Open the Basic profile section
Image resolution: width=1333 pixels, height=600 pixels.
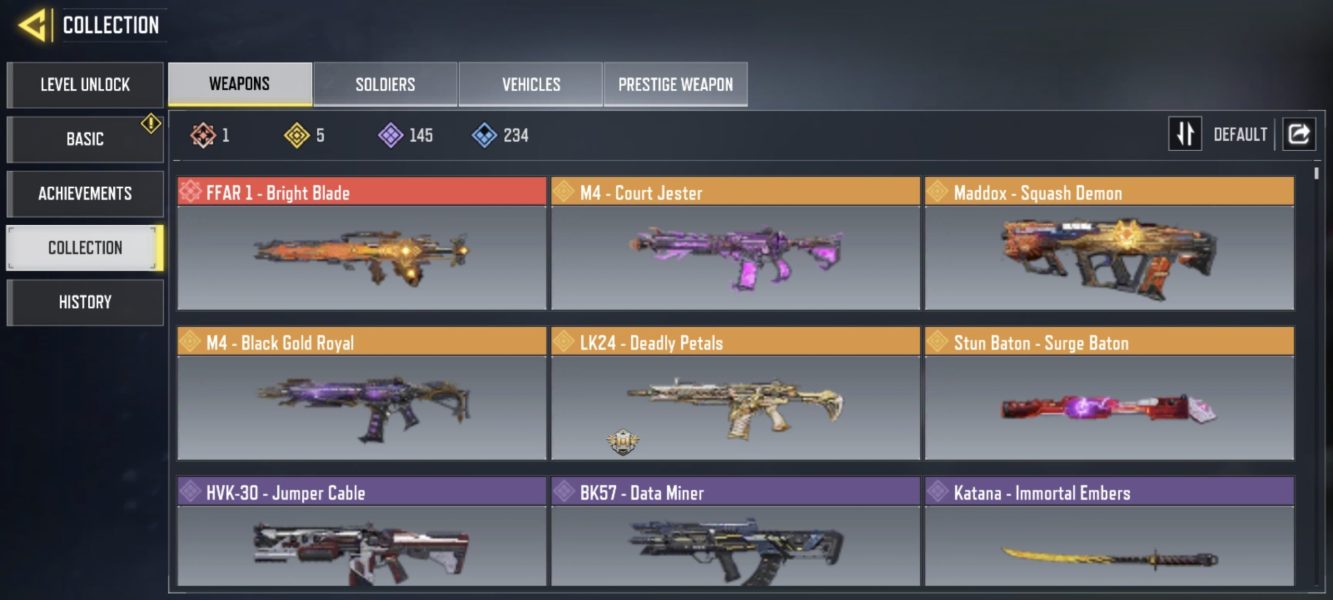tap(85, 139)
